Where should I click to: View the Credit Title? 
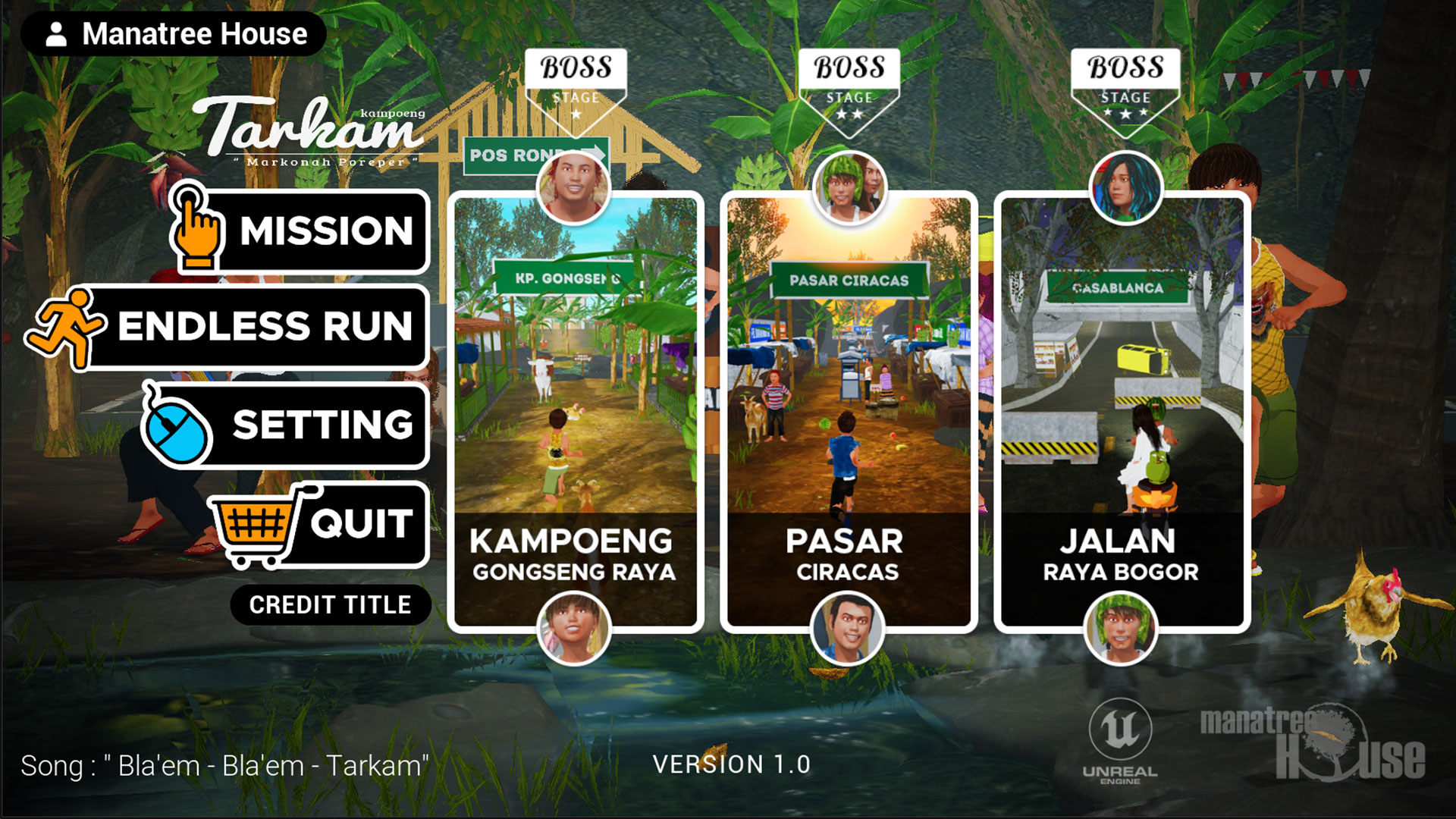pyautogui.click(x=331, y=604)
